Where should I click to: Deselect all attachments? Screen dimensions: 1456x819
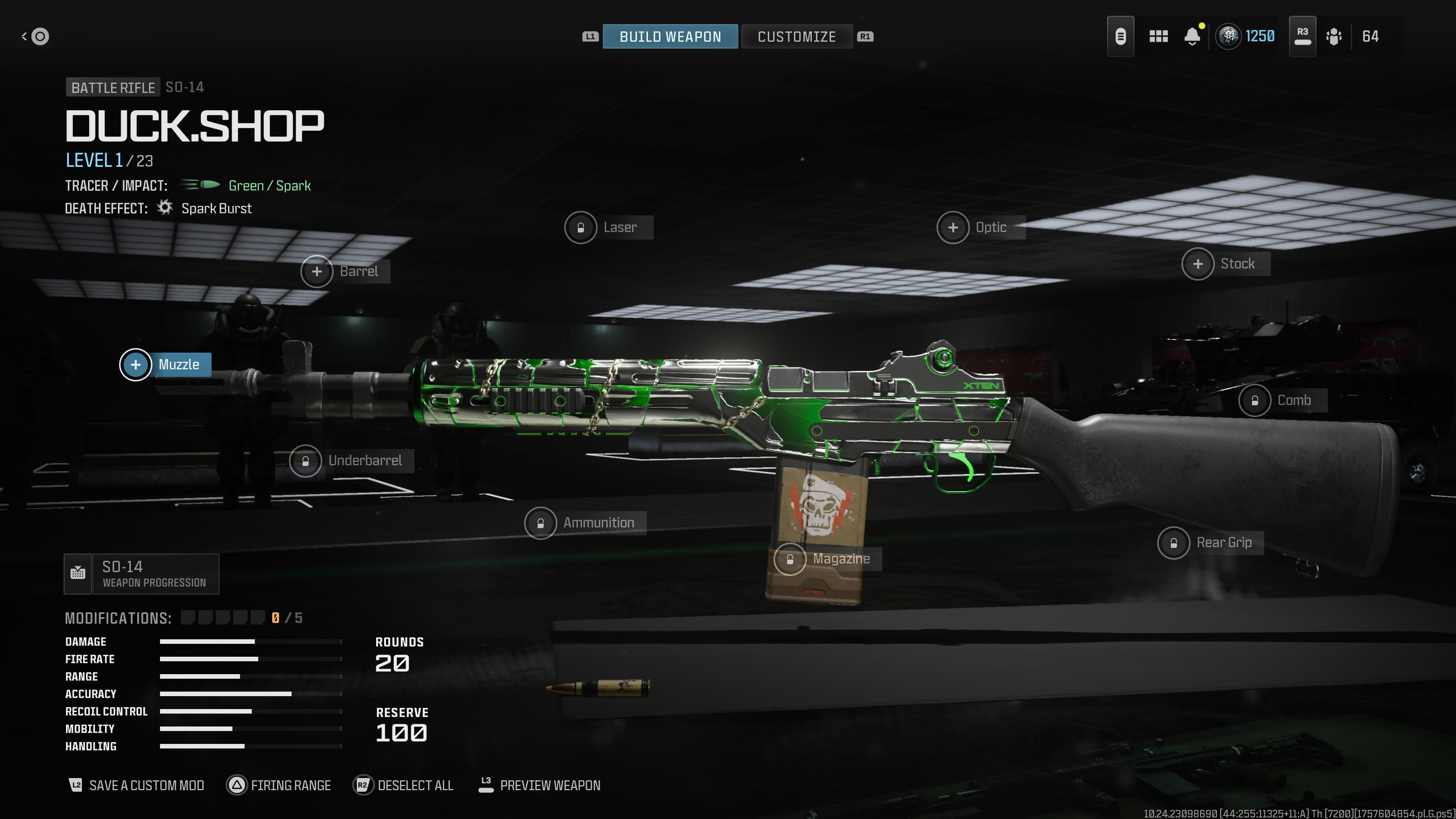click(x=403, y=785)
